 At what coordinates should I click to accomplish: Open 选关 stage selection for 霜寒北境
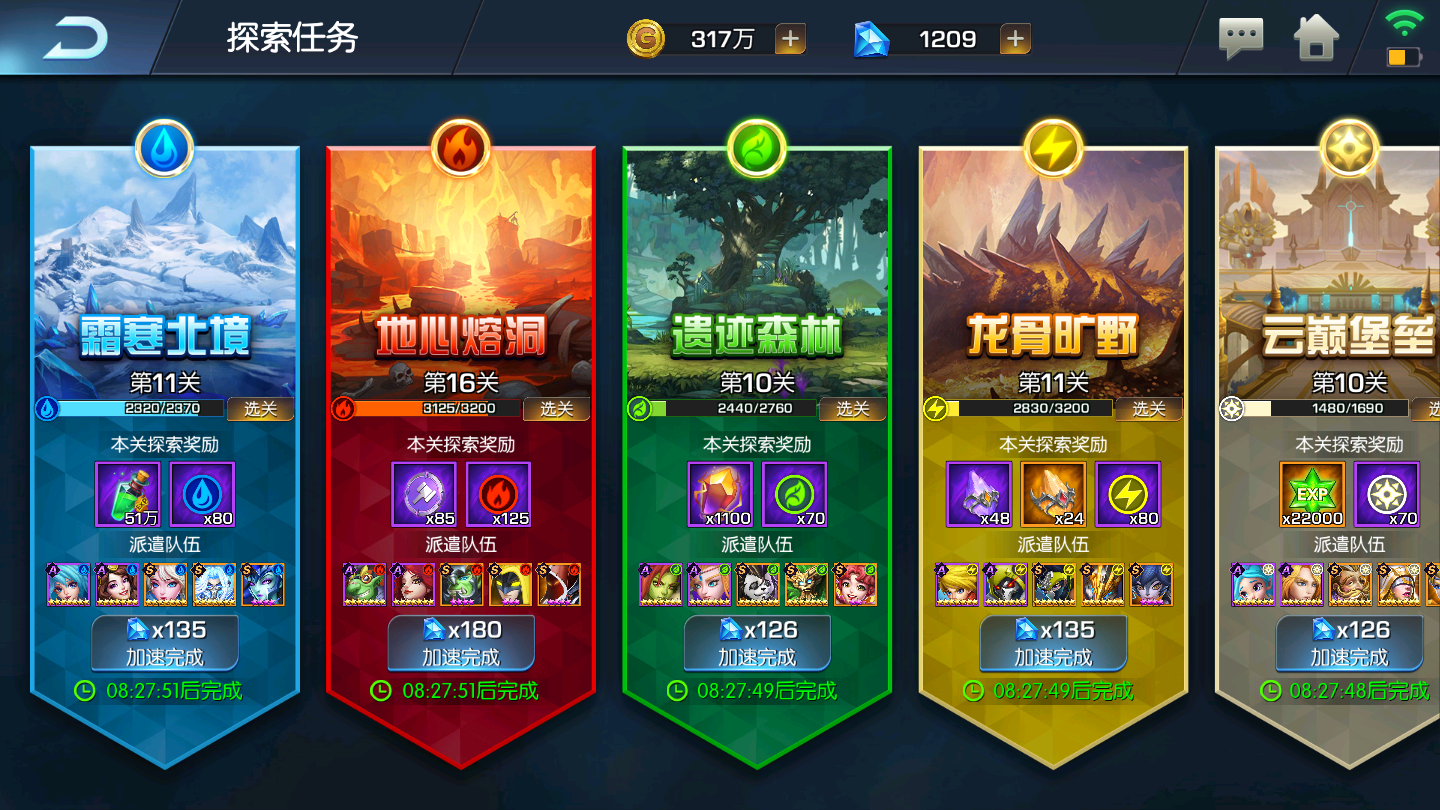click(261, 408)
